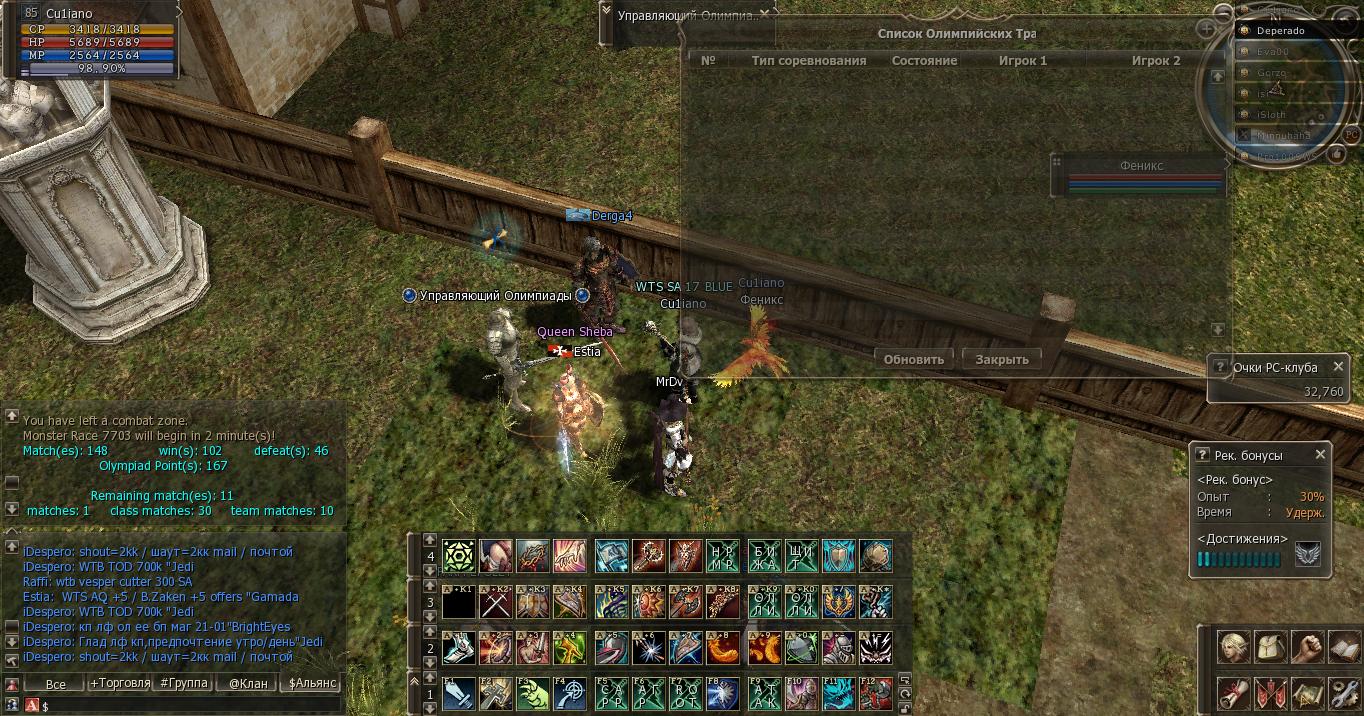
Task: Open the $Альянс alliance chat tab
Action: tap(311, 684)
